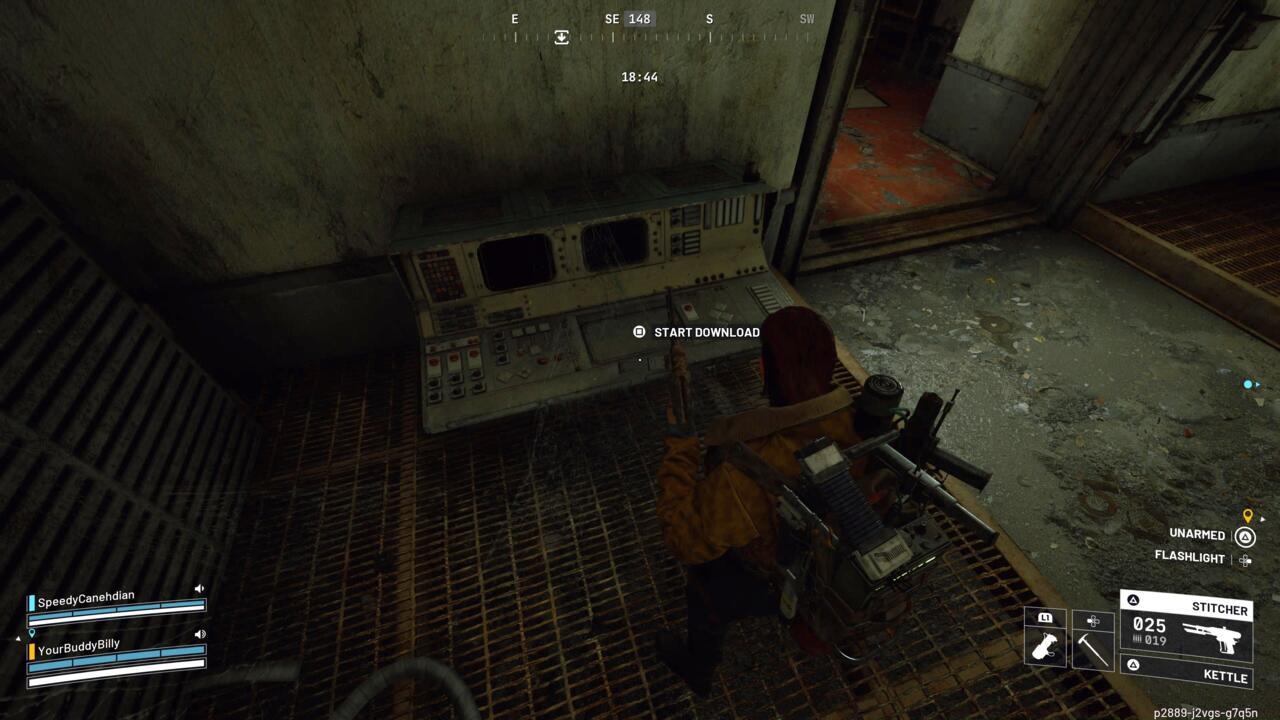
Task: Expand the small arrow left of YourBuddyBilly
Action: tap(18, 638)
